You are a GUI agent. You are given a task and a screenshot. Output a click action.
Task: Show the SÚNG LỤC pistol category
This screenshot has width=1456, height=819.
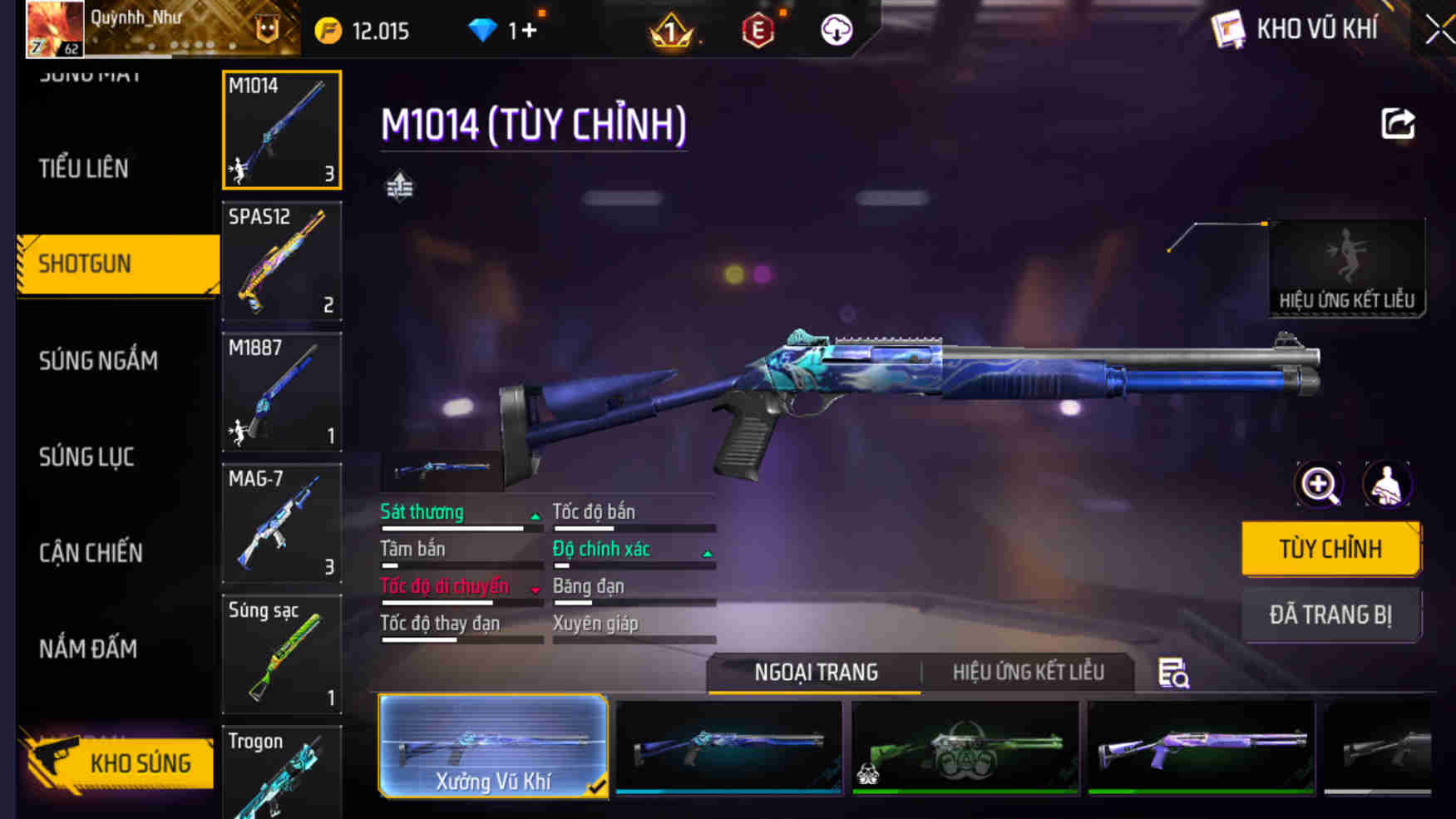(x=86, y=456)
